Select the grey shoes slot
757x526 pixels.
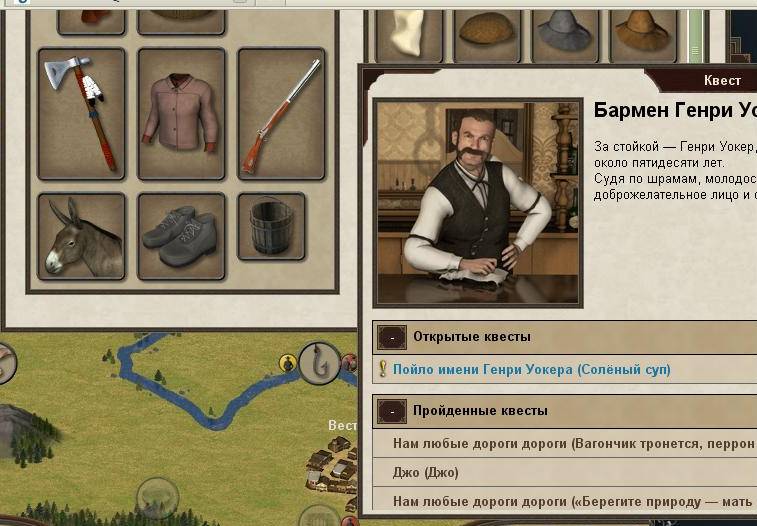click(x=181, y=236)
